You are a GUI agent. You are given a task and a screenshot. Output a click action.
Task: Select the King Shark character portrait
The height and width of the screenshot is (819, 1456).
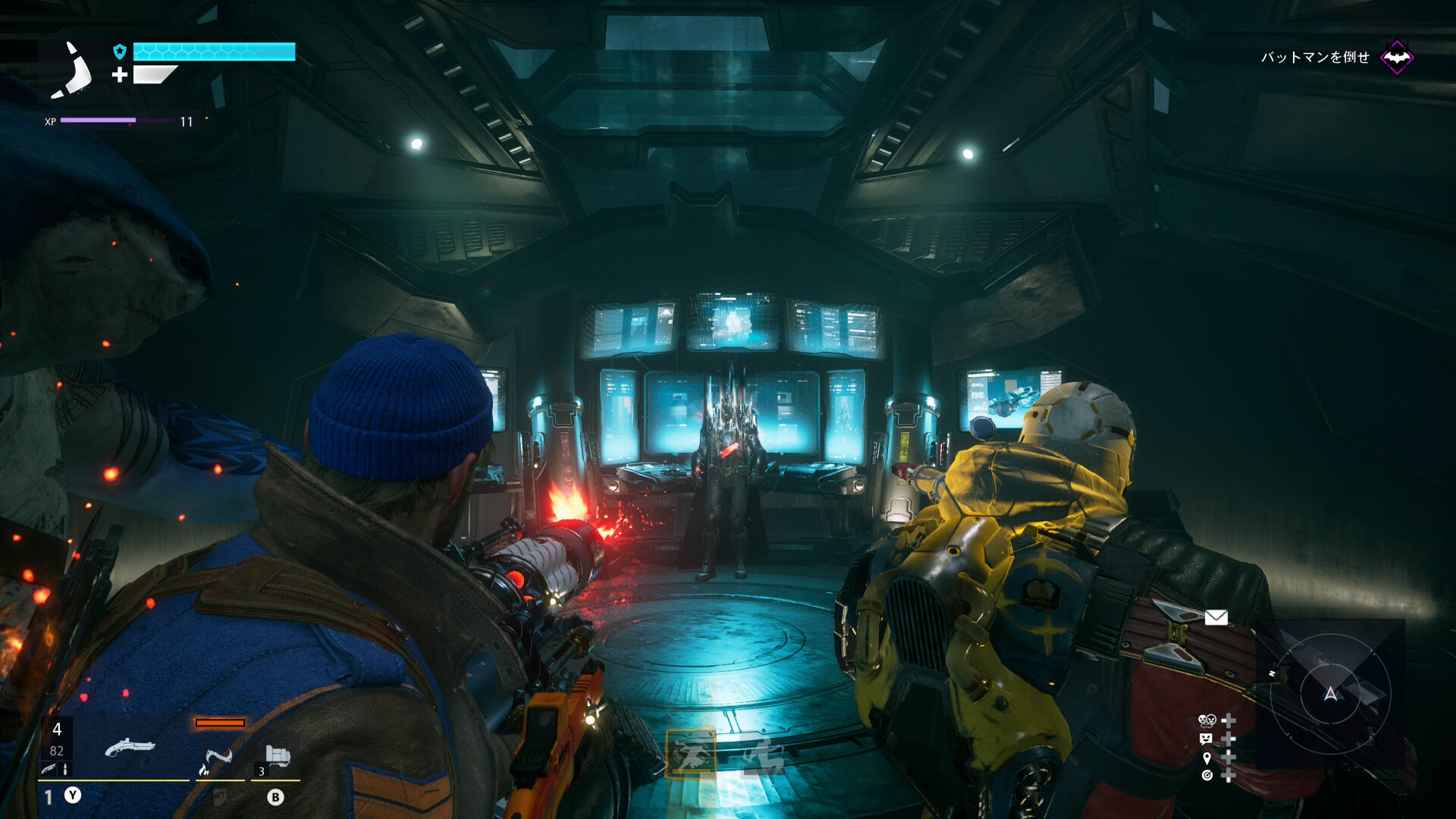(73, 71)
